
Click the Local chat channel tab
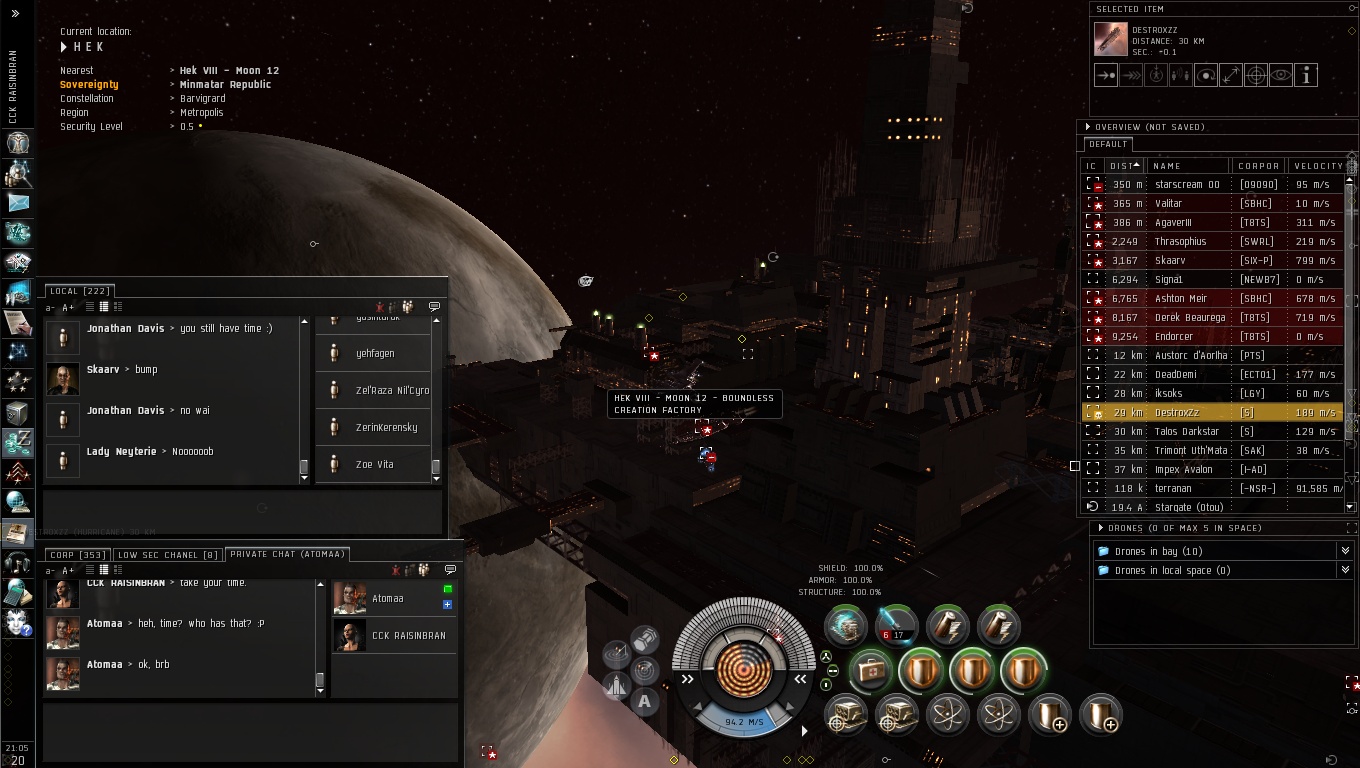coord(79,291)
